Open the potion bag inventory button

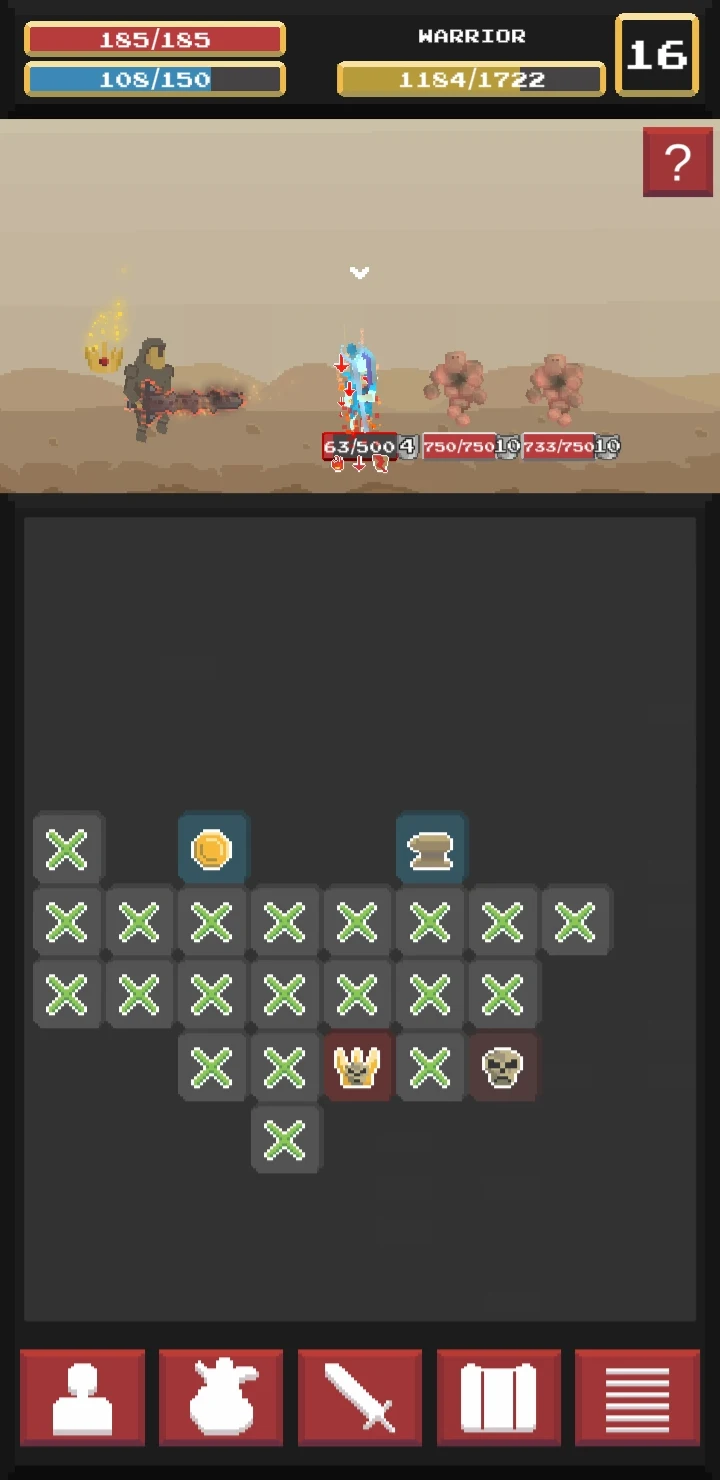tap(221, 1397)
